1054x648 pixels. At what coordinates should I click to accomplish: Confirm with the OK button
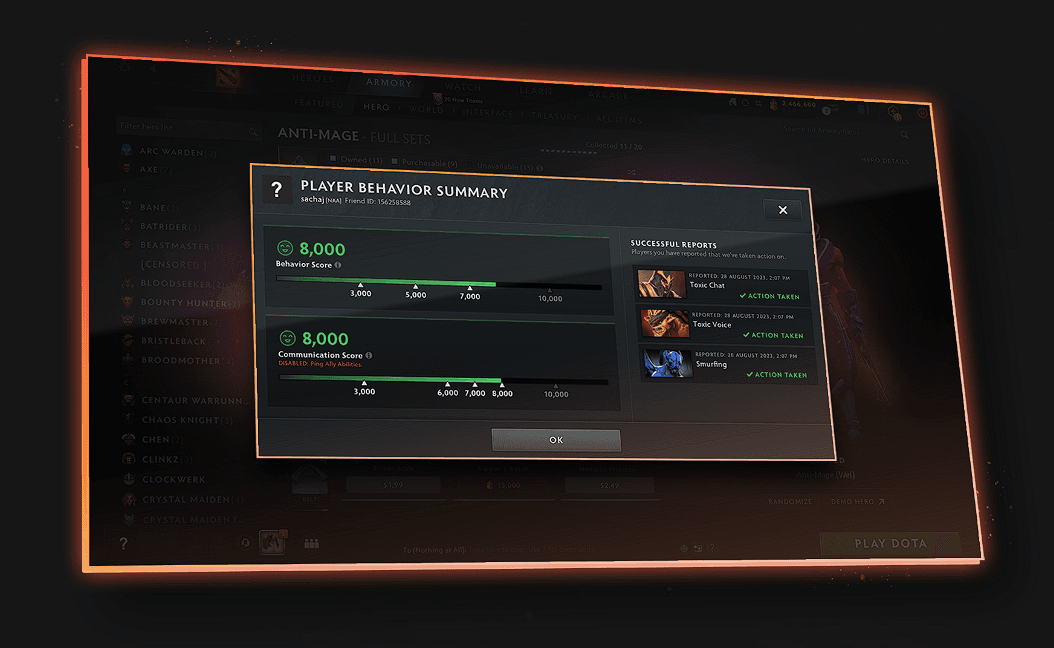click(x=556, y=440)
